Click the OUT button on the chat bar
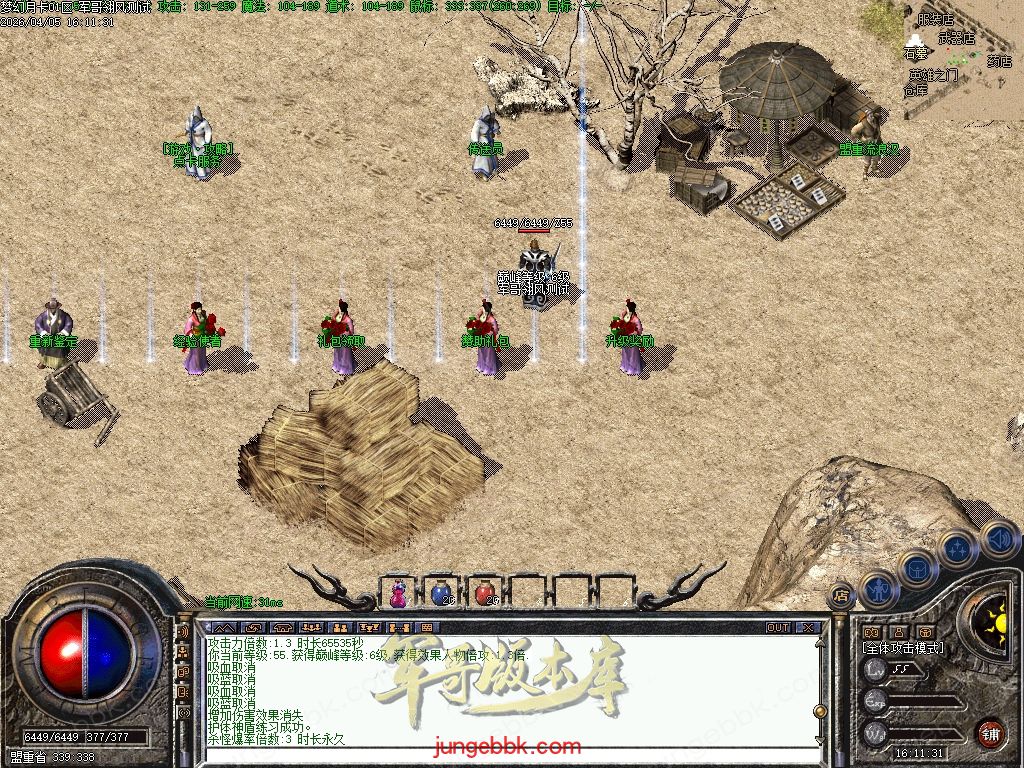Screen dimensions: 1024x768 (777, 628)
